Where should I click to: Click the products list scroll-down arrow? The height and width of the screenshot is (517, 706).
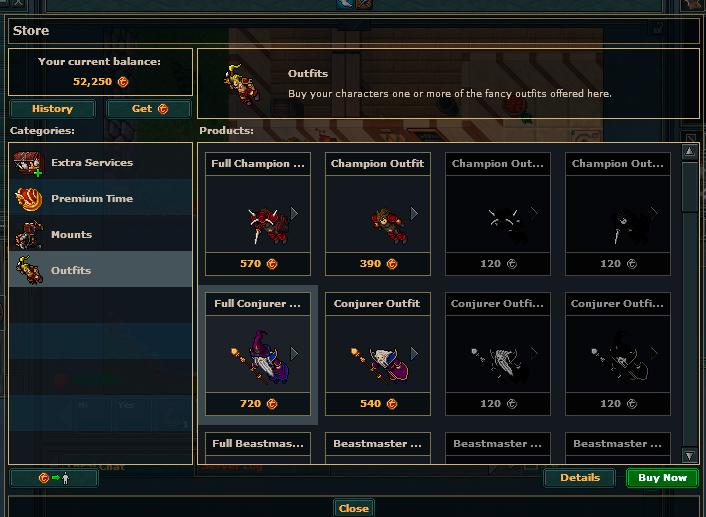pyautogui.click(x=689, y=455)
